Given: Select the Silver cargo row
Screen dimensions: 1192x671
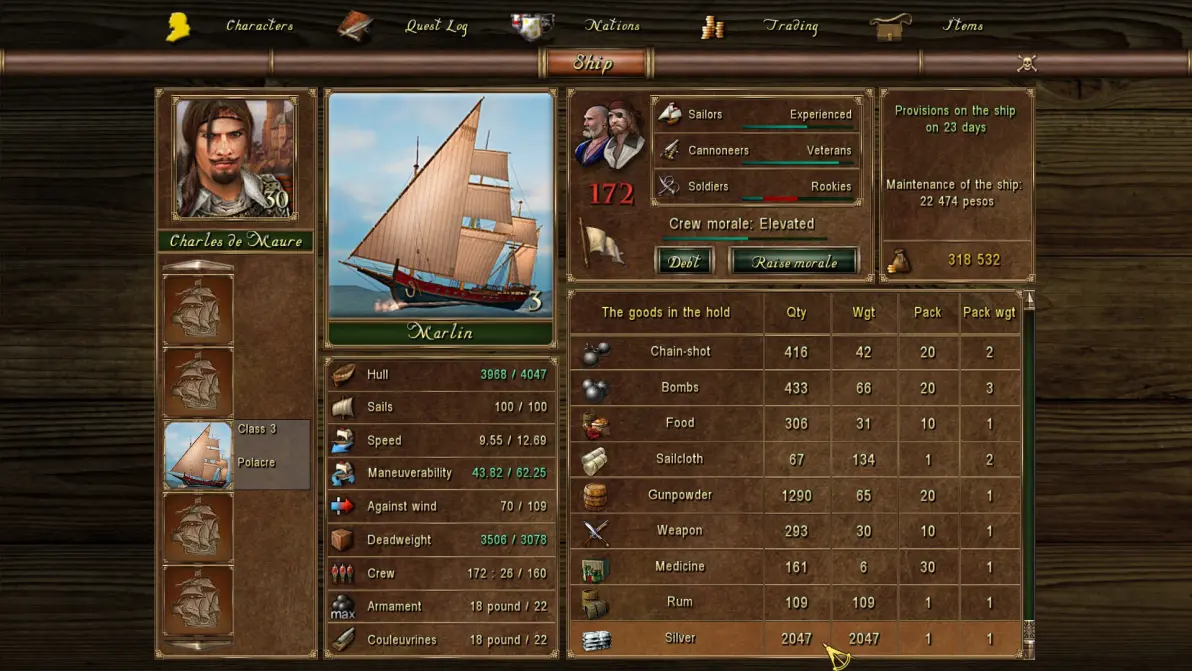Looking at the screenshot, I should (x=680, y=638).
